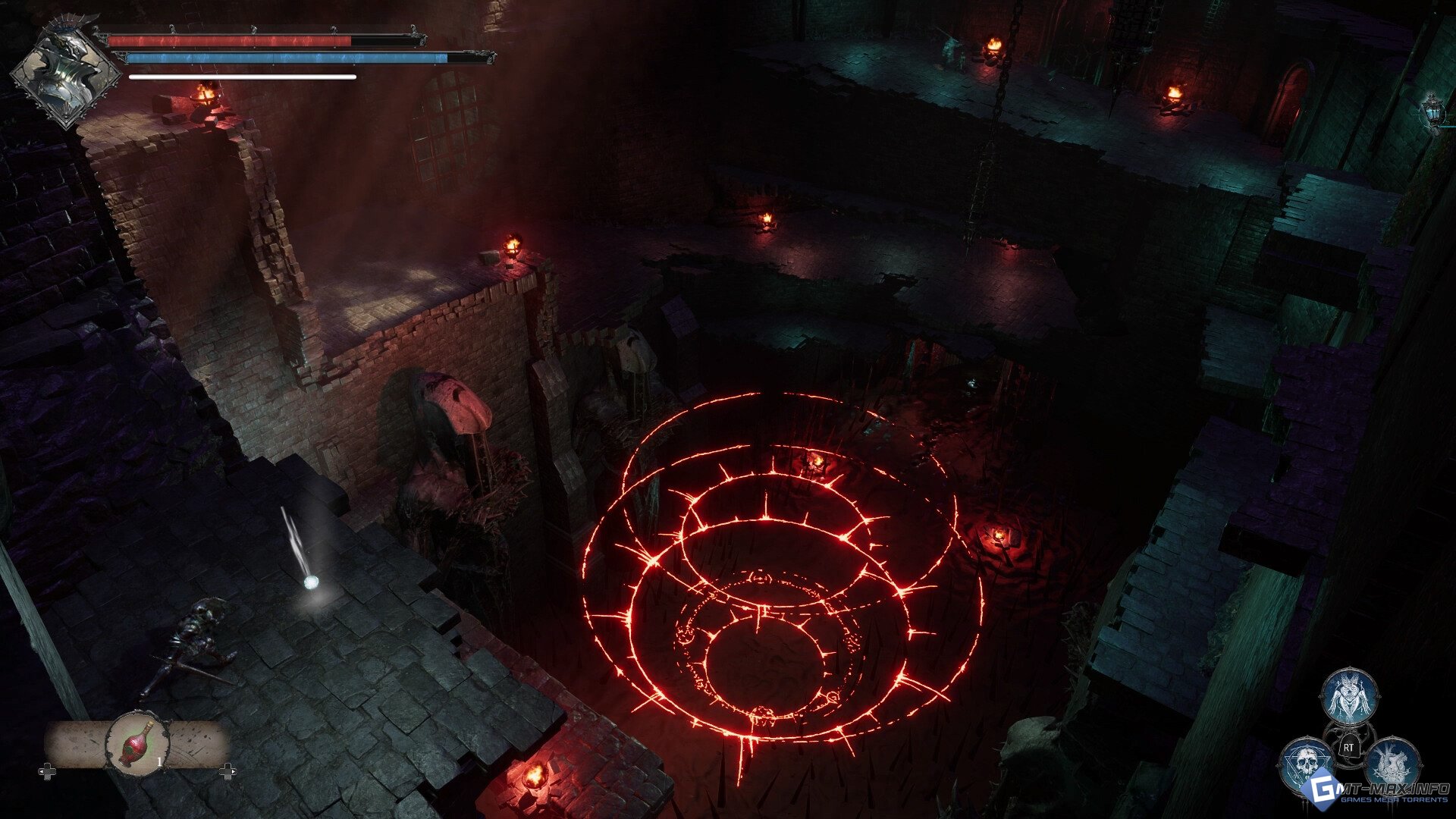Click the glowing blue lantern marker
1456x819 pixels.
pyautogui.click(x=1432, y=111)
